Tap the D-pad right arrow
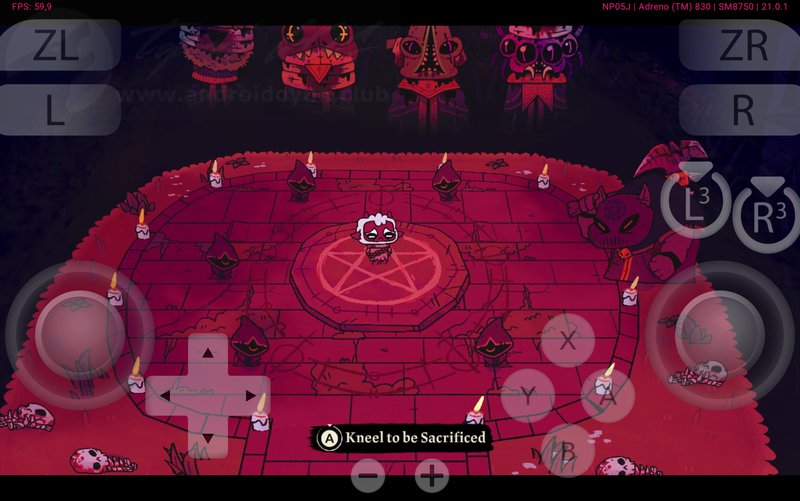800x501 pixels. [x=251, y=396]
